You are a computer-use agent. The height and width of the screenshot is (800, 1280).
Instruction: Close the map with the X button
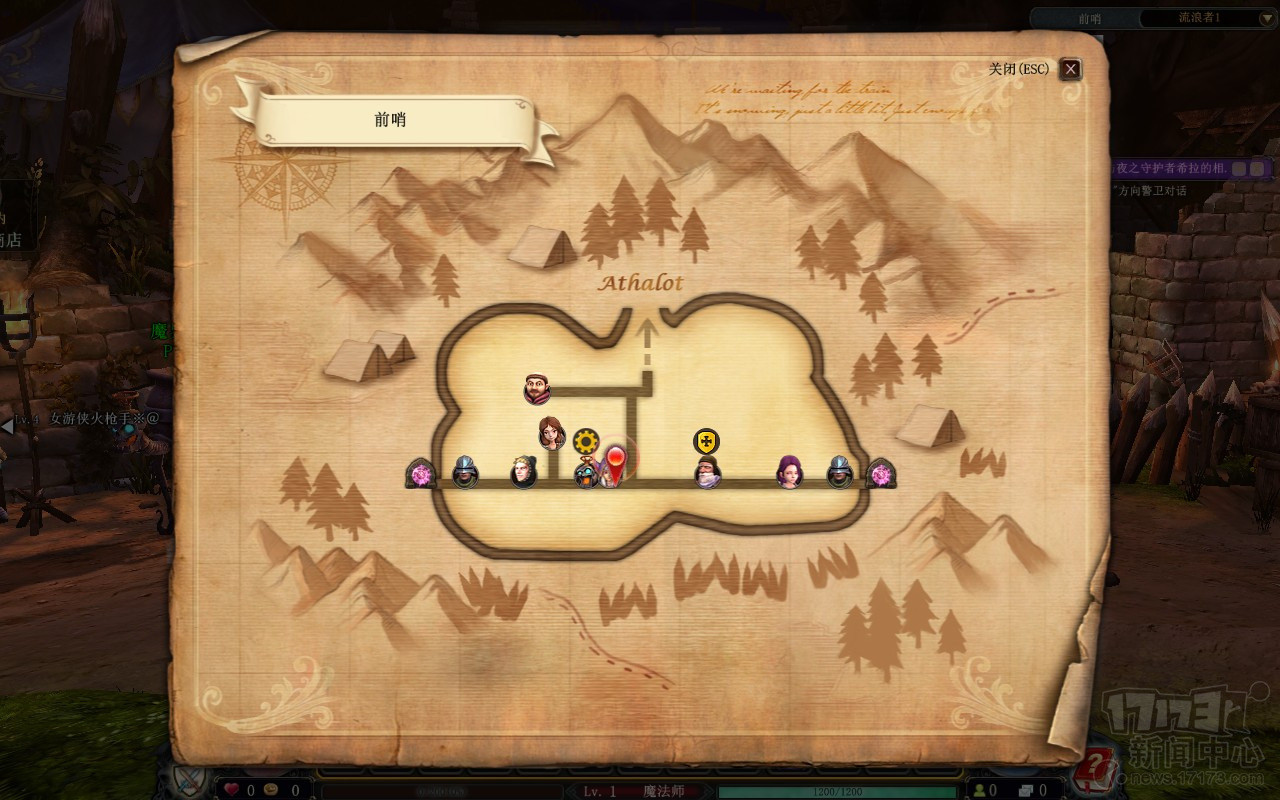(x=1071, y=69)
